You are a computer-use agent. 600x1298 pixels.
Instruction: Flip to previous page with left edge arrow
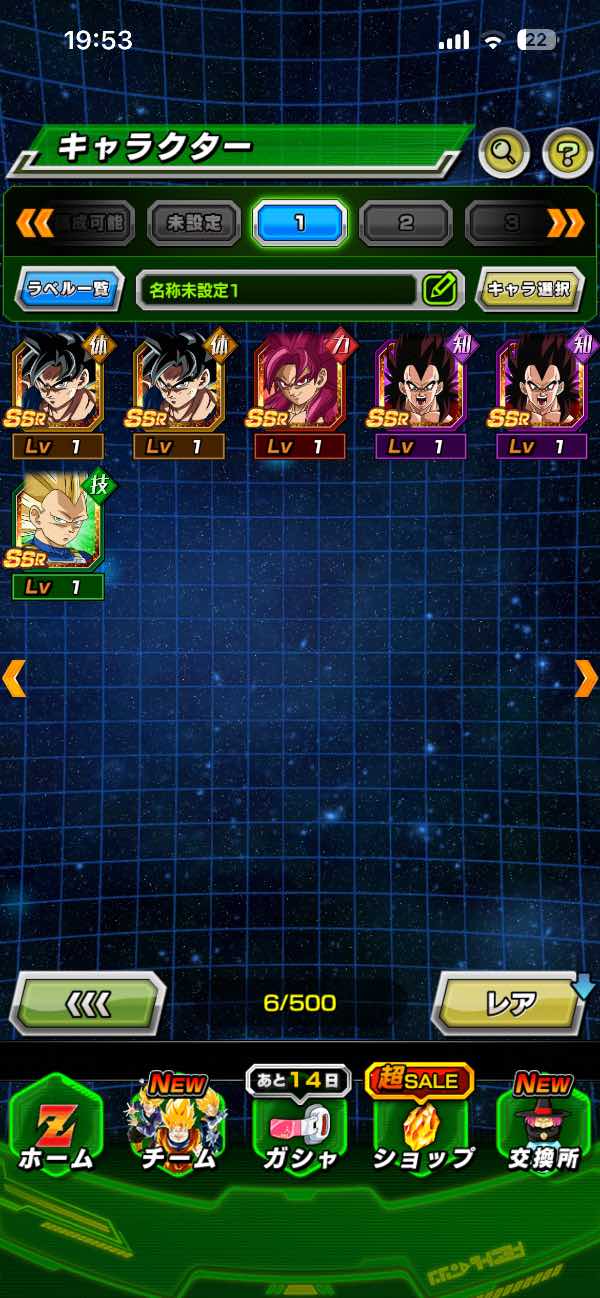tap(14, 678)
